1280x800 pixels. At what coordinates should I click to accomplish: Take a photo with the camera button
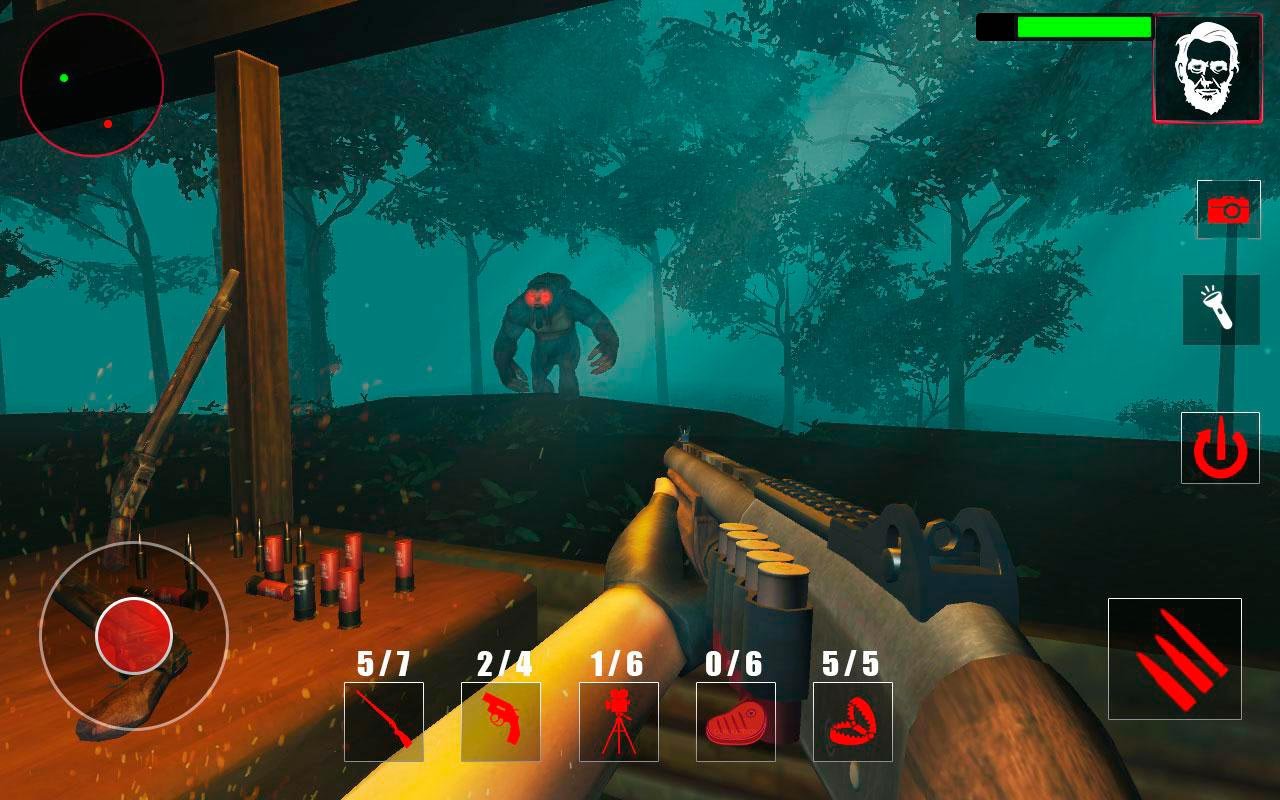[x=1228, y=209]
